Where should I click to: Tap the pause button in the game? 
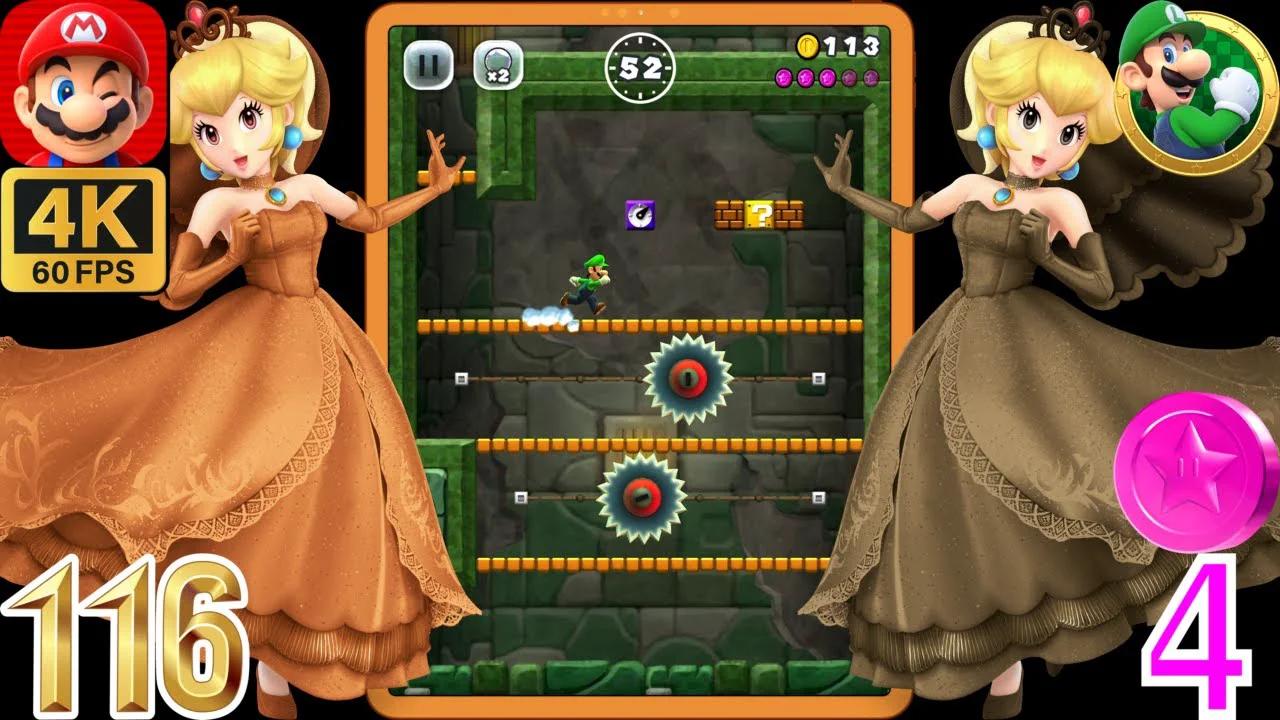[x=428, y=65]
